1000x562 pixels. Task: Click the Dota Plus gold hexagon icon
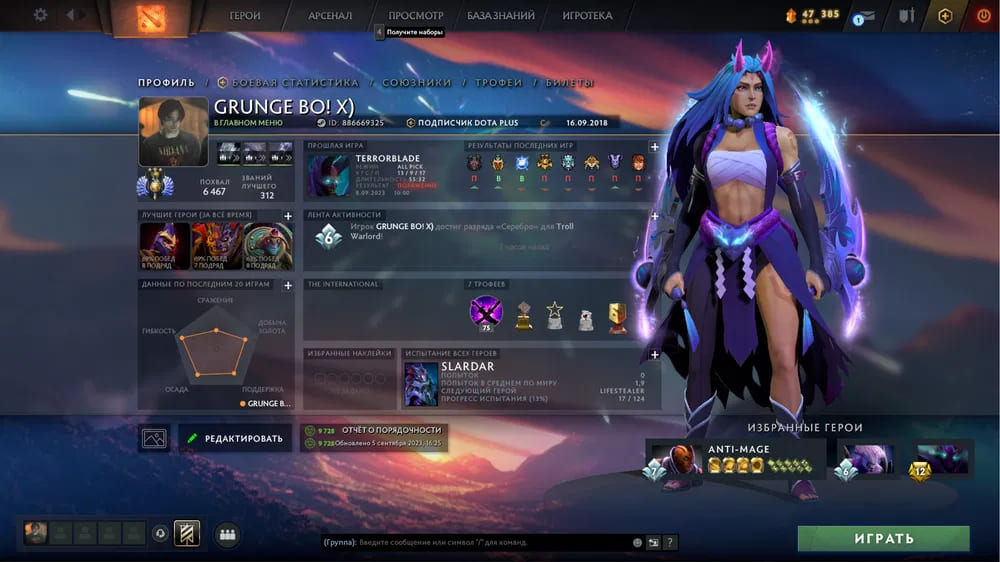click(945, 16)
